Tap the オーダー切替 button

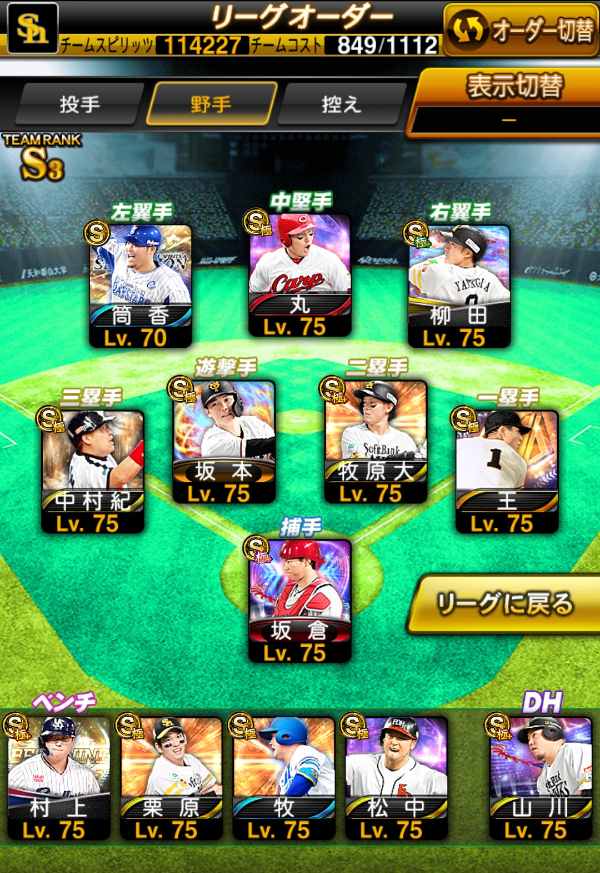[519, 30]
